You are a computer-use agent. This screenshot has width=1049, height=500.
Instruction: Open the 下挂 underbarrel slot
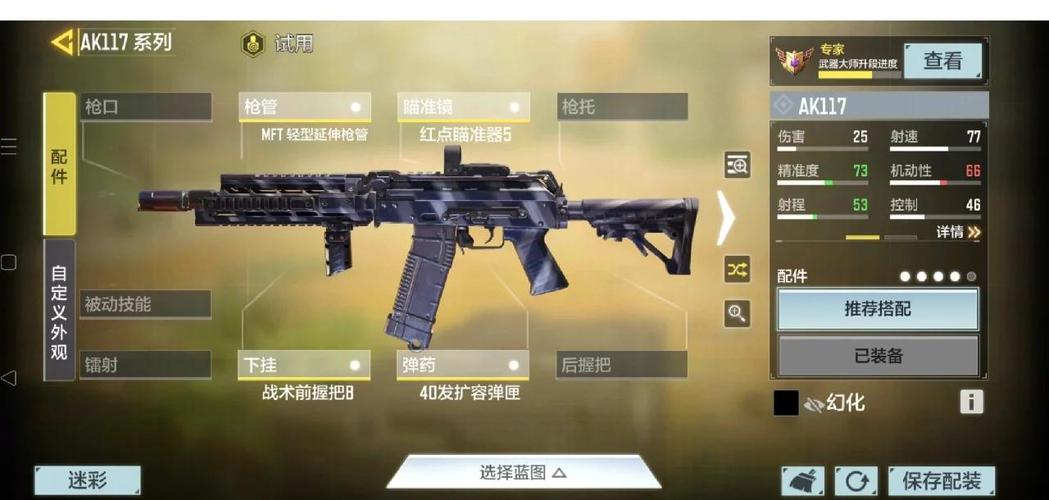coord(305,365)
